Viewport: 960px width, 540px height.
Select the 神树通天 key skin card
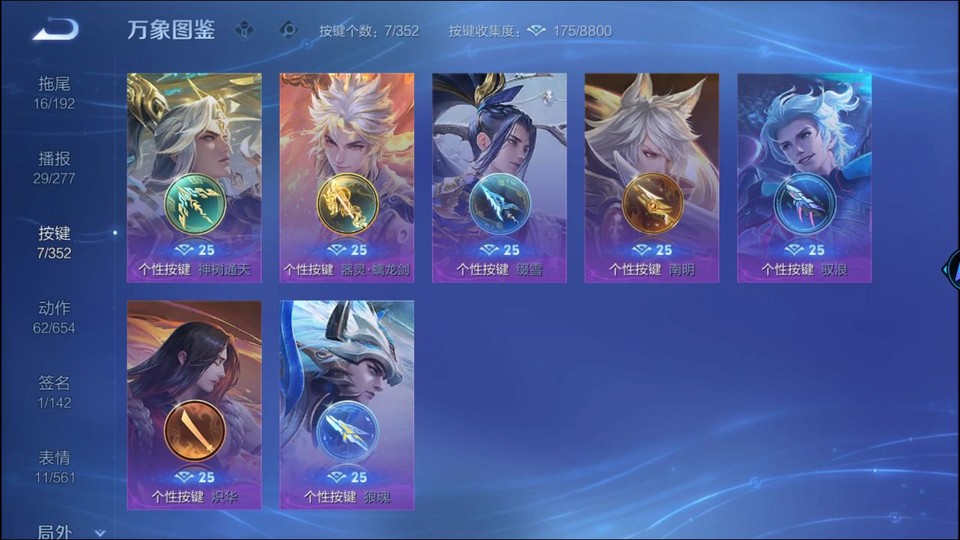pos(194,178)
